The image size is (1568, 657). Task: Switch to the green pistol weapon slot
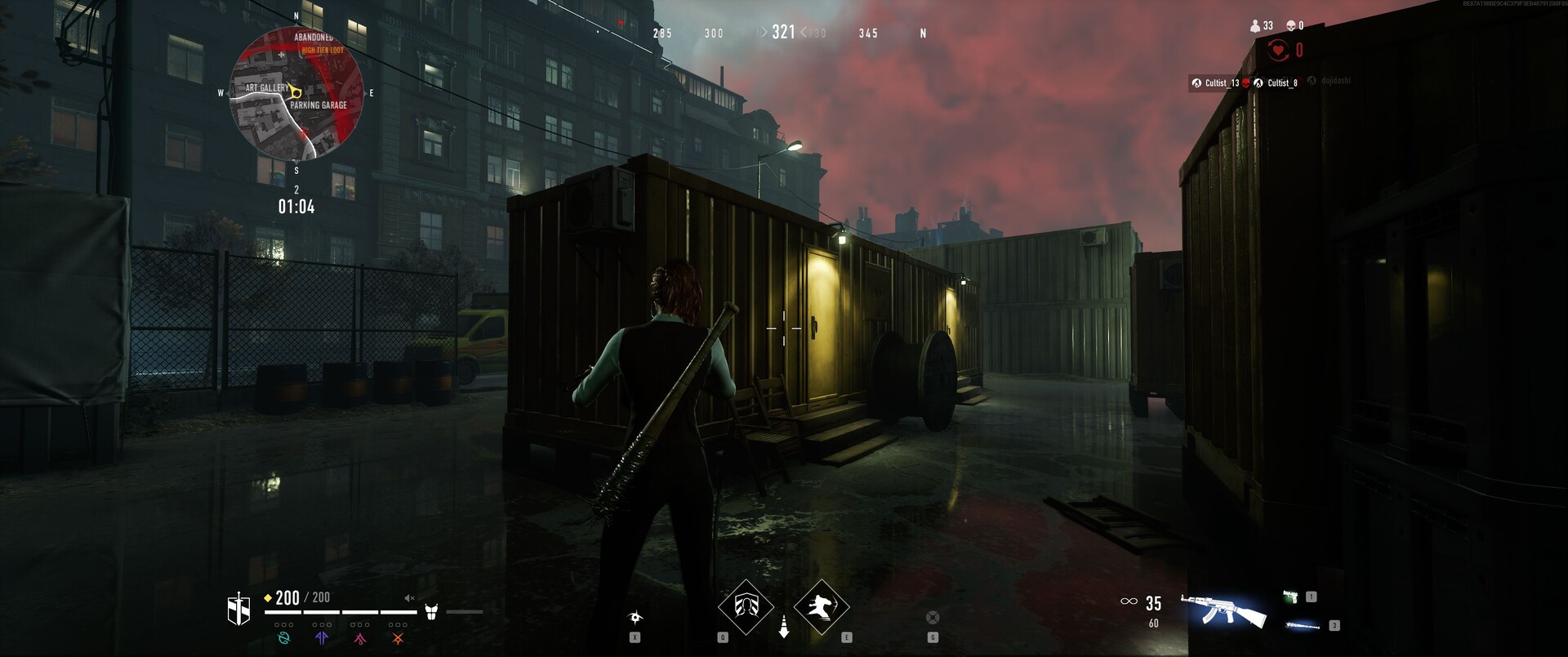1291,597
